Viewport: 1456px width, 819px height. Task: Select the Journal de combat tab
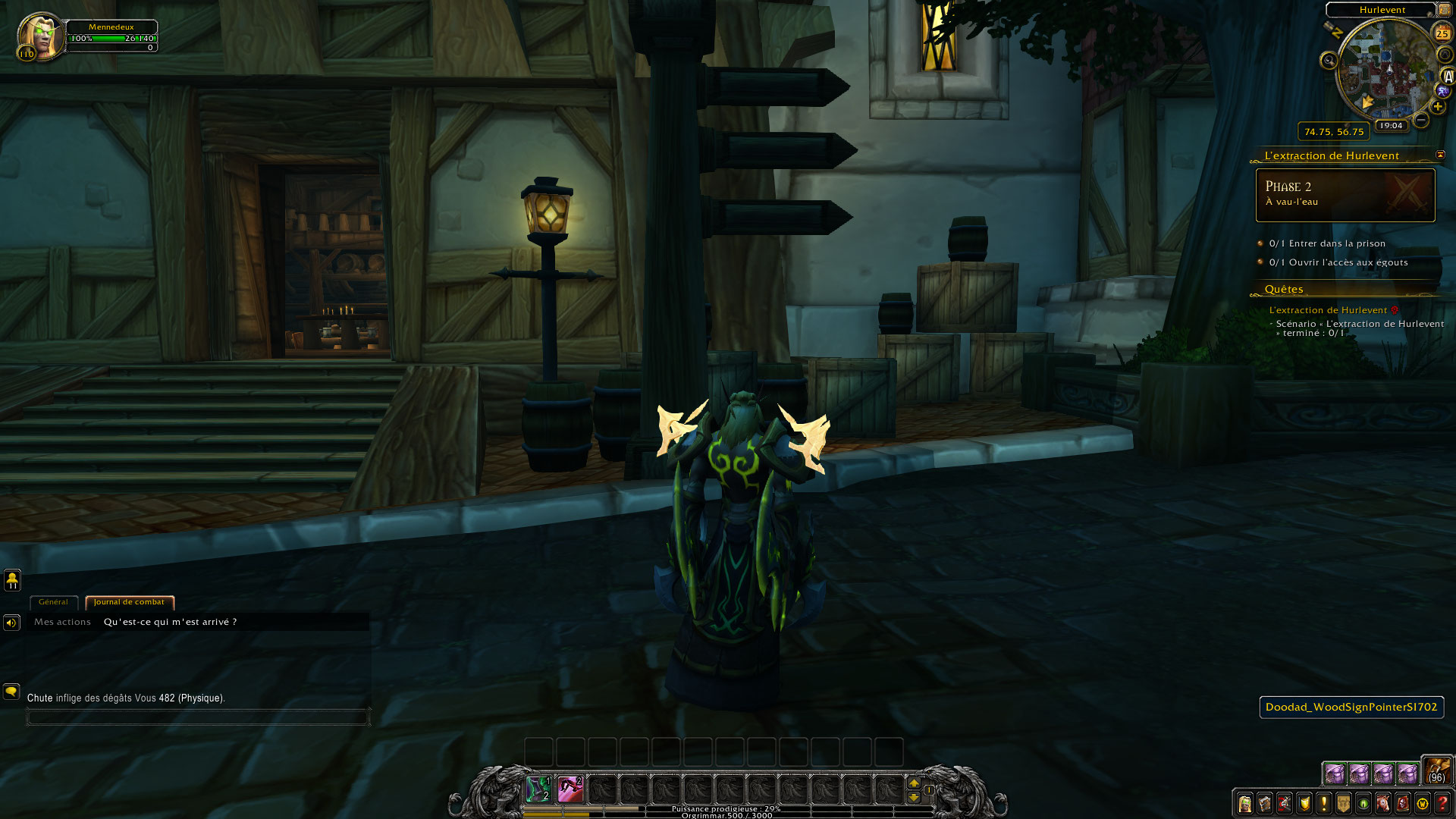129,601
